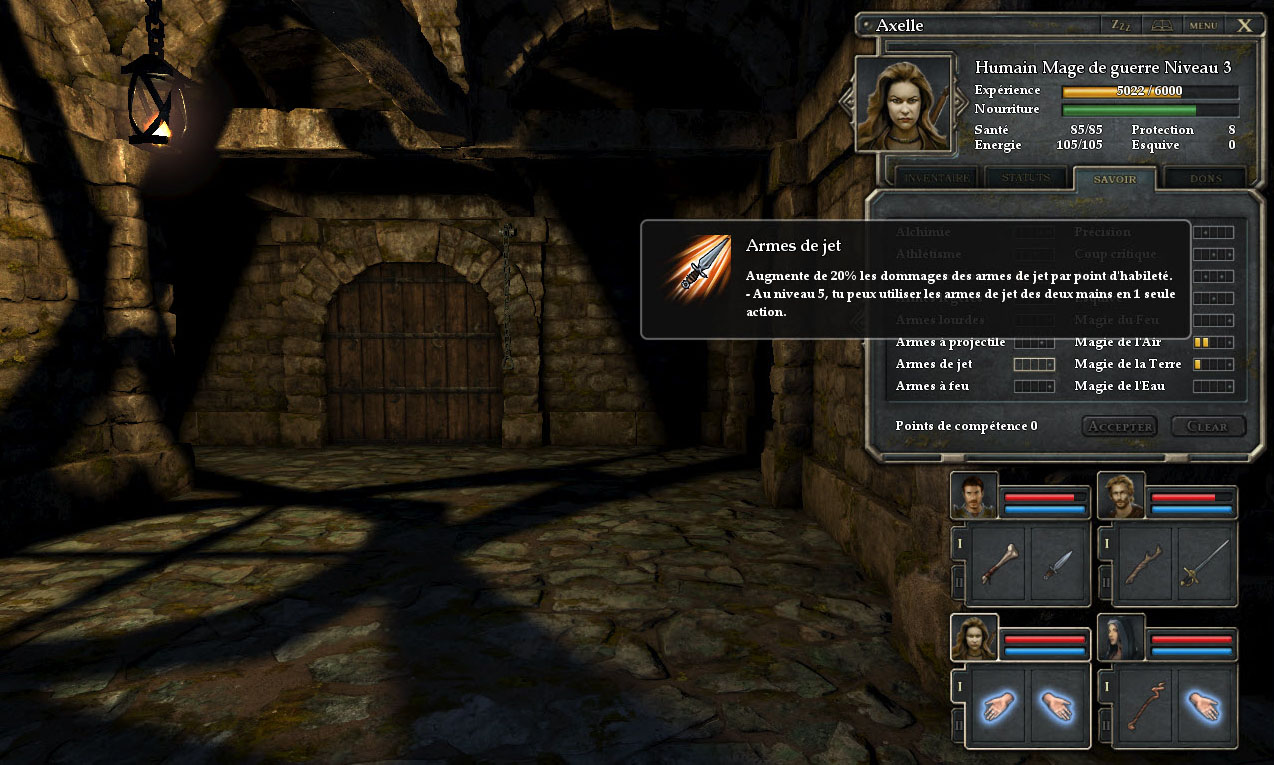Click the Zzz rest button

click(1120, 25)
